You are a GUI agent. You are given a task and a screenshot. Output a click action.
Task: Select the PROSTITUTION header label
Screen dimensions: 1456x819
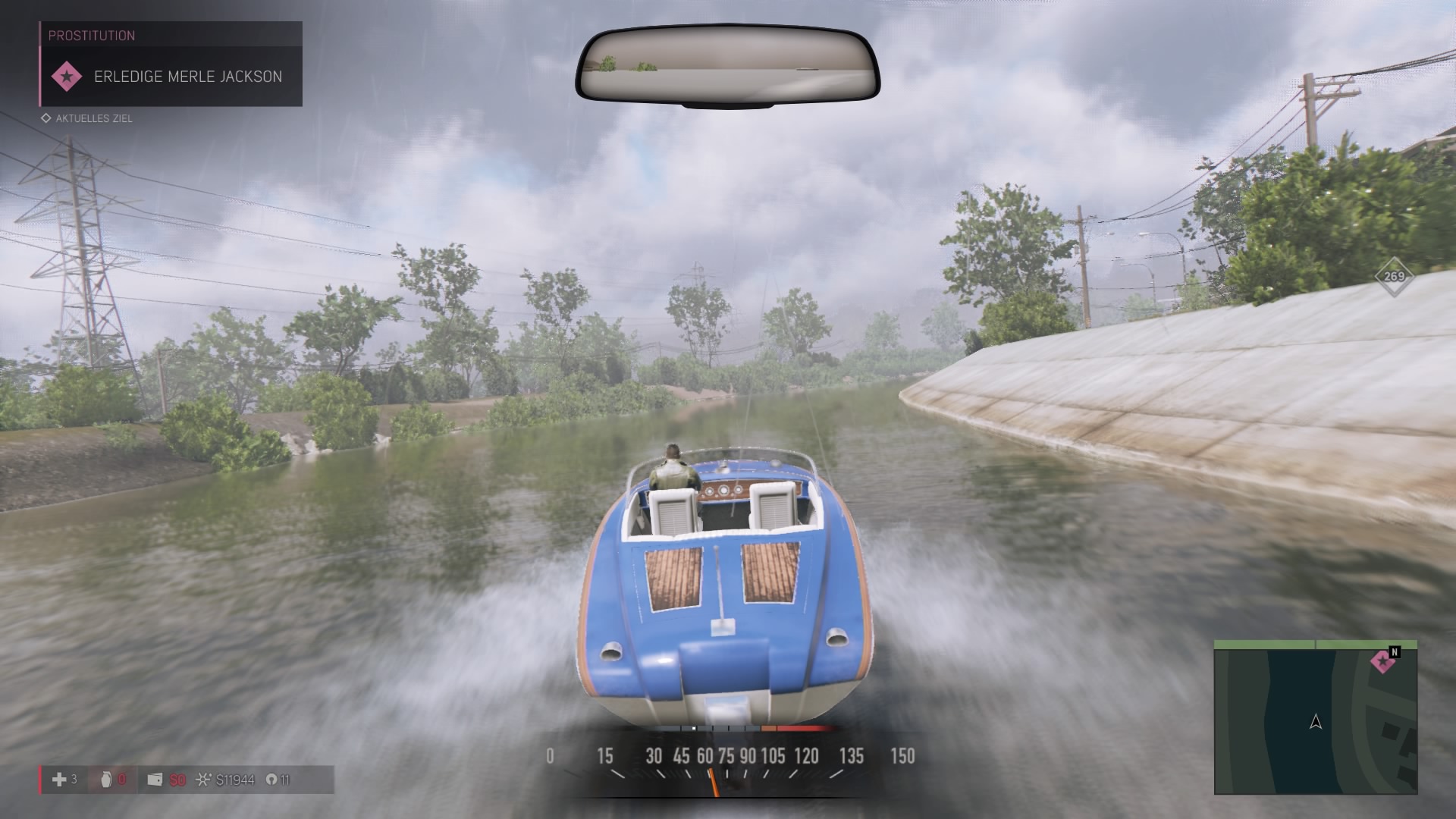(91, 35)
